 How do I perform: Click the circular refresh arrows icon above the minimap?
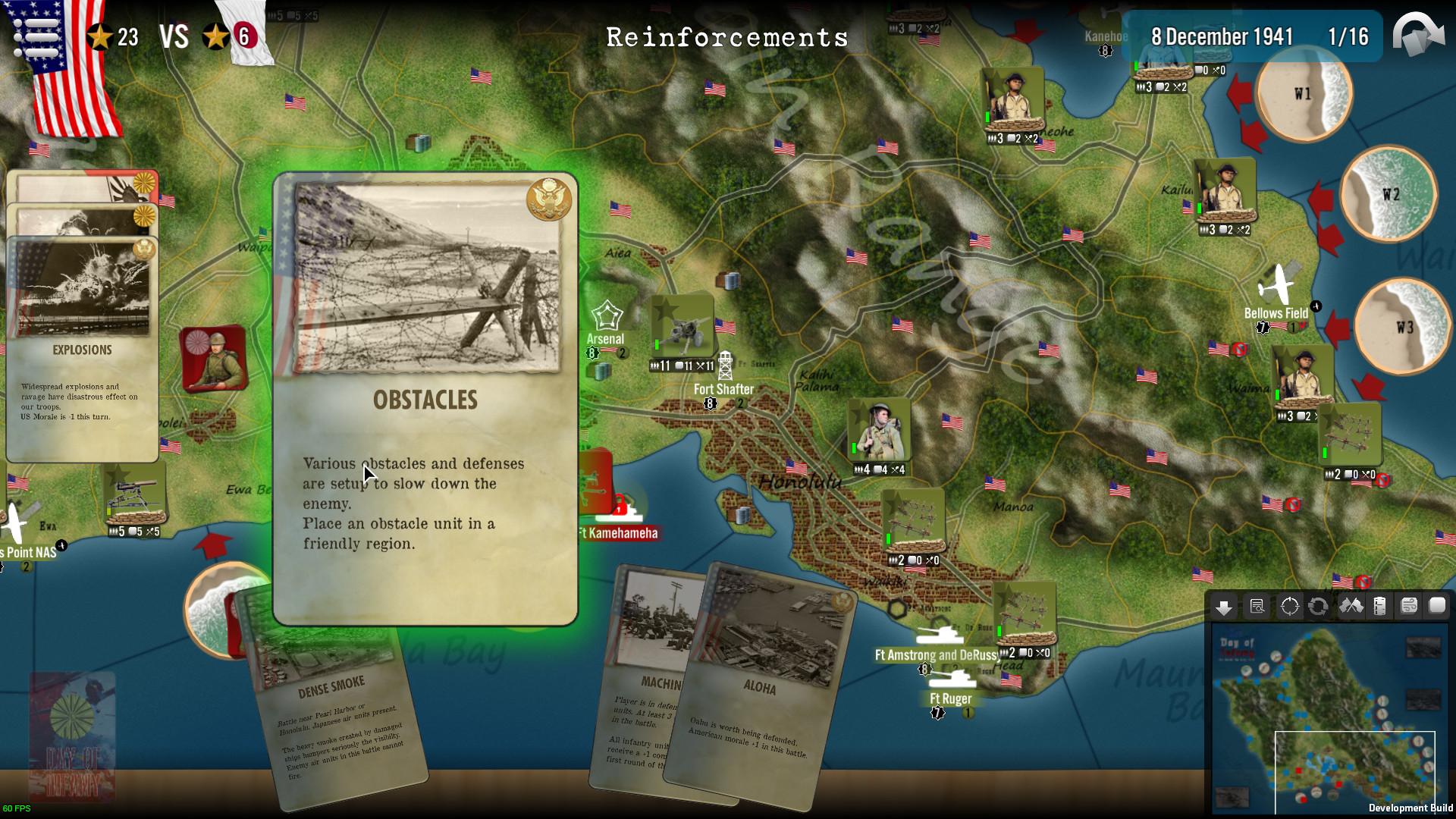coord(1318,607)
